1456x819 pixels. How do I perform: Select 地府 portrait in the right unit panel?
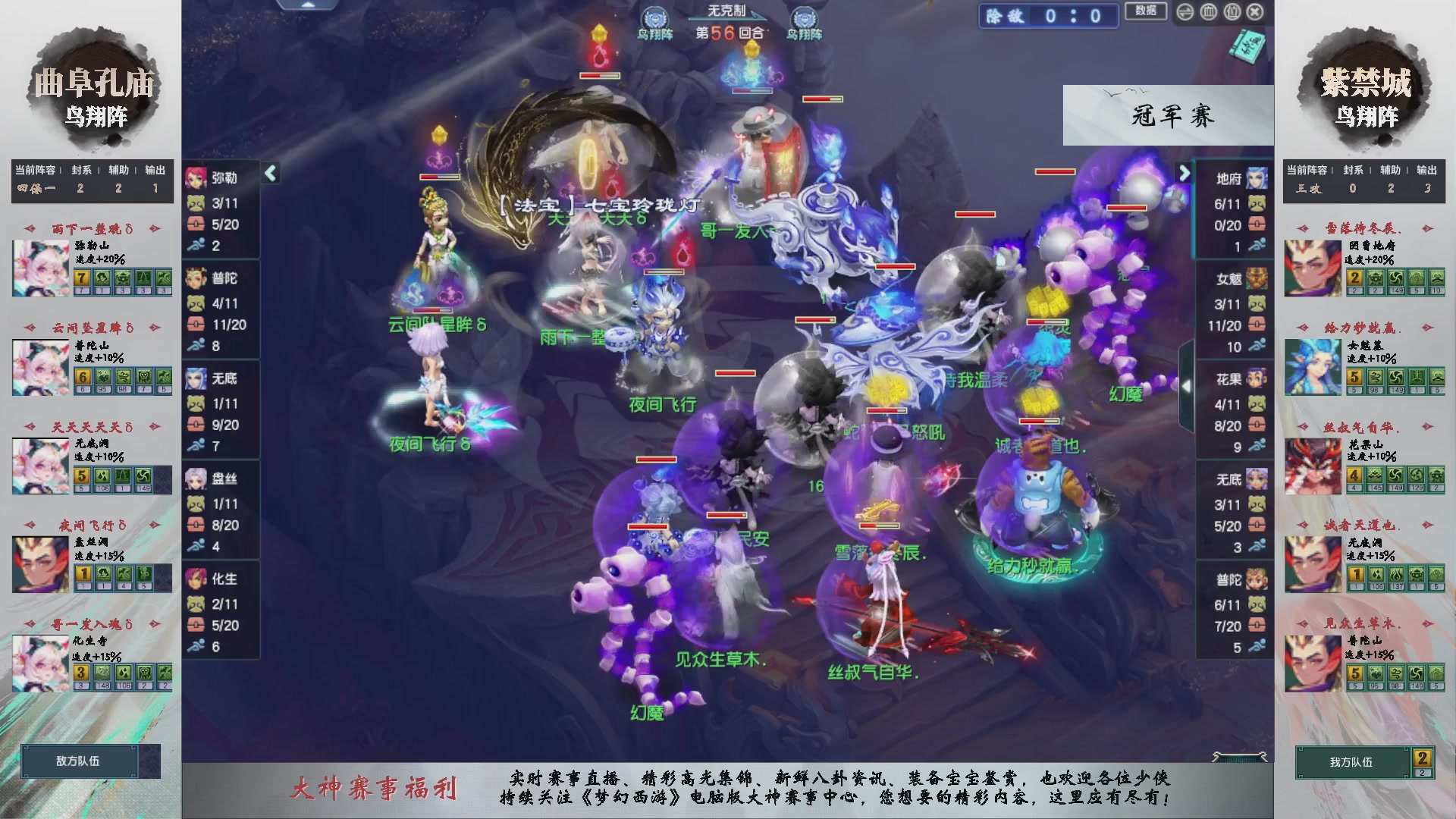coord(1256,179)
